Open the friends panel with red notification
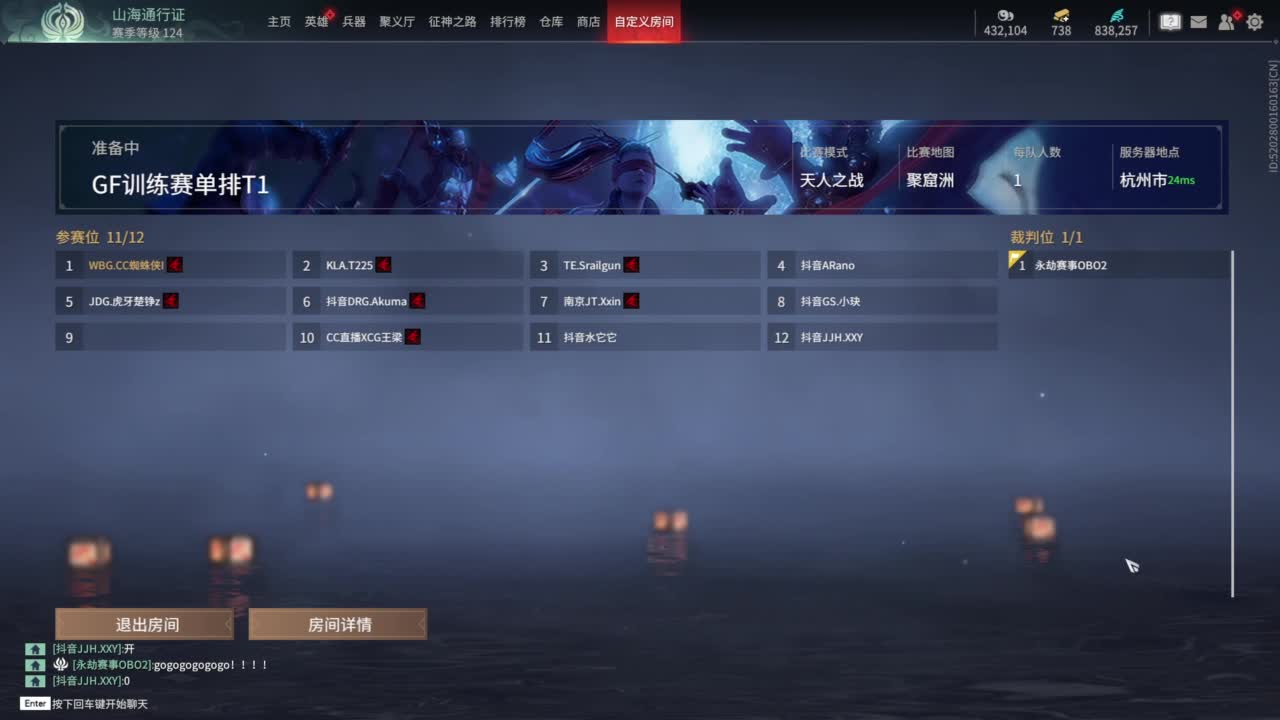This screenshot has width=1280, height=720. point(1225,22)
